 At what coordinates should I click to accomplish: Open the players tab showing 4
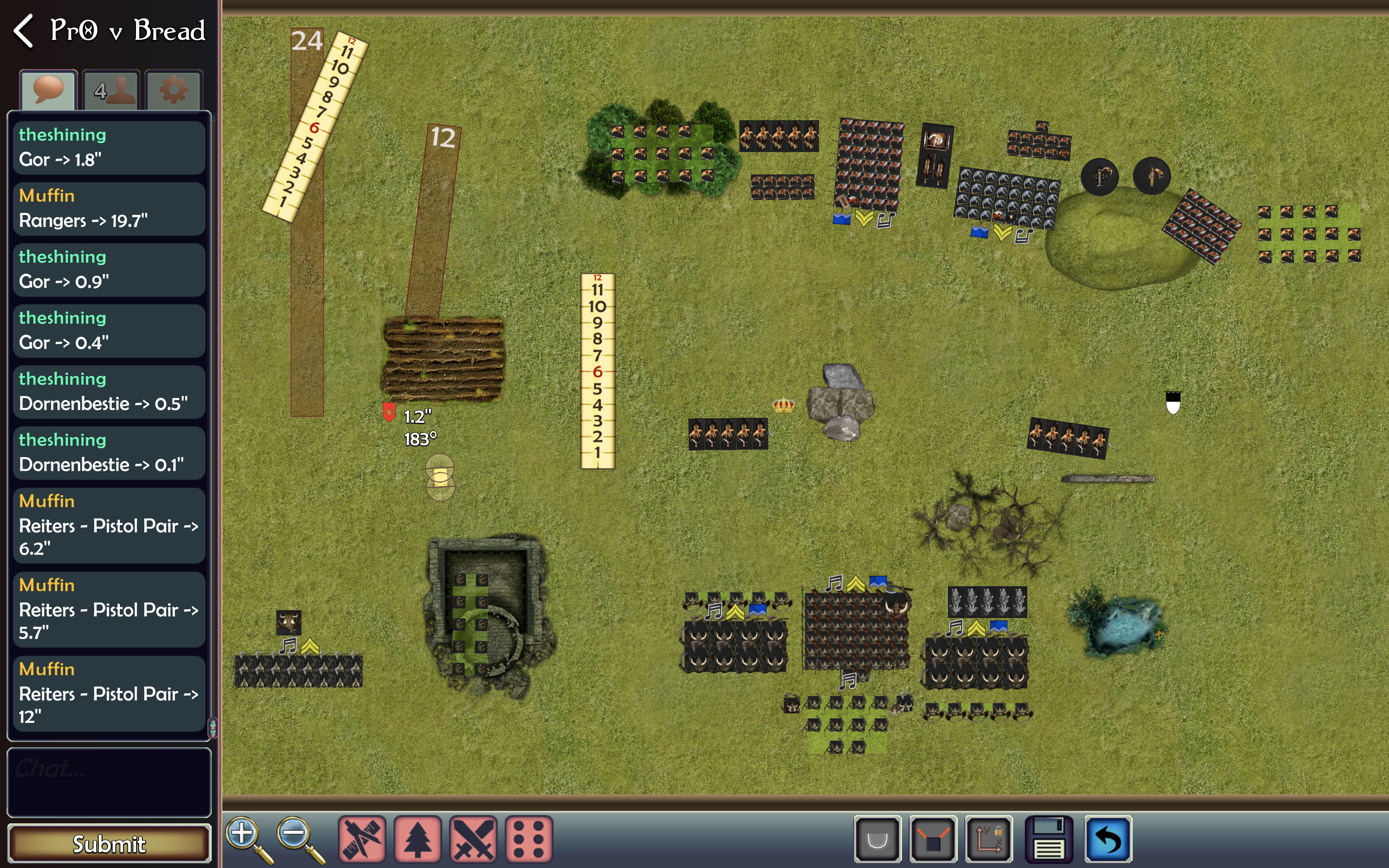(111, 90)
